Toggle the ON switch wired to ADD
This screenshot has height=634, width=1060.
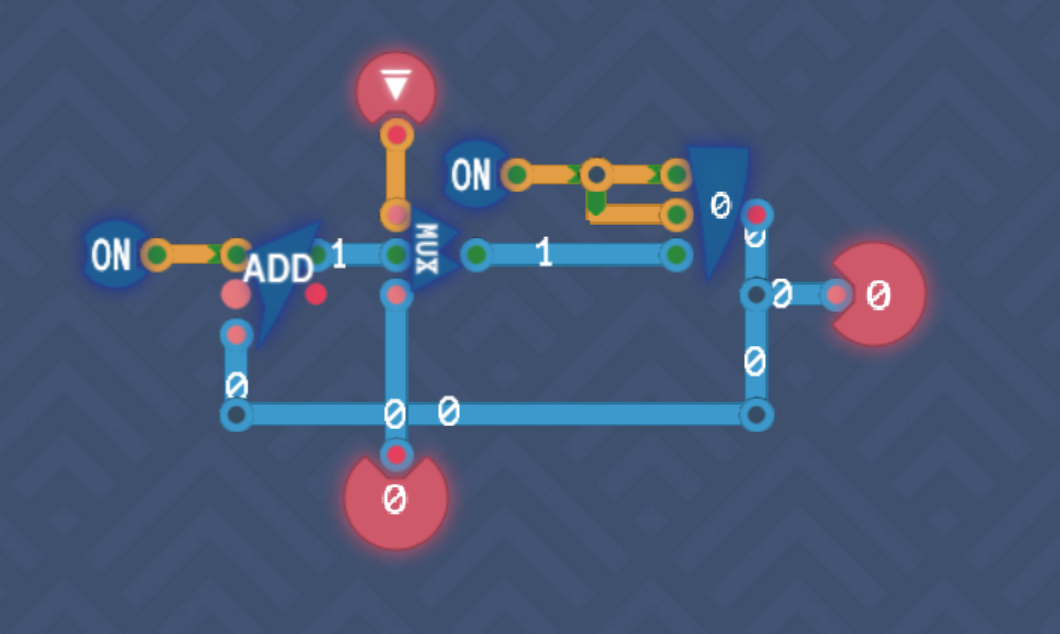(x=111, y=255)
